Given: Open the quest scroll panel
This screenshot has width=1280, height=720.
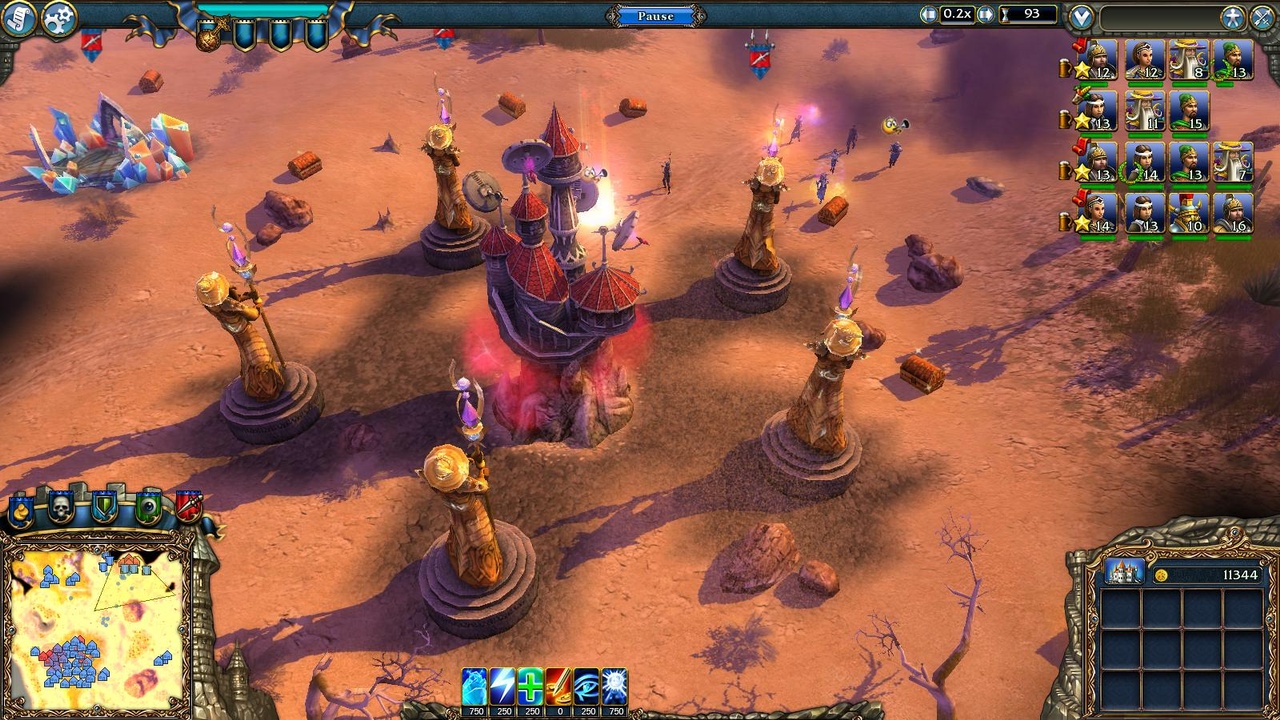Looking at the screenshot, I should [x=17, y=18].
